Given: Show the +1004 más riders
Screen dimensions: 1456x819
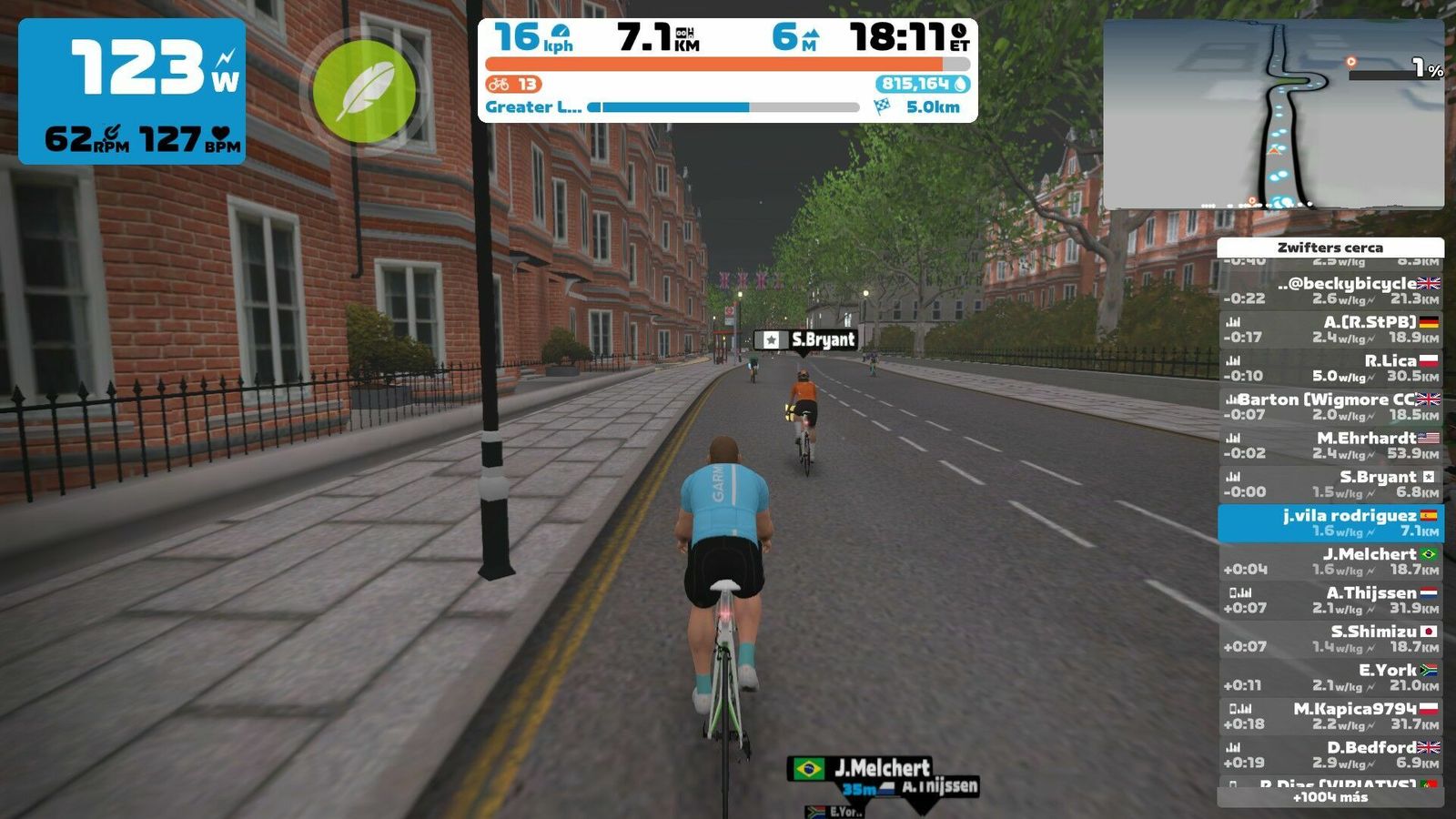Looking at the screenshot, I should click(1330, 797).
